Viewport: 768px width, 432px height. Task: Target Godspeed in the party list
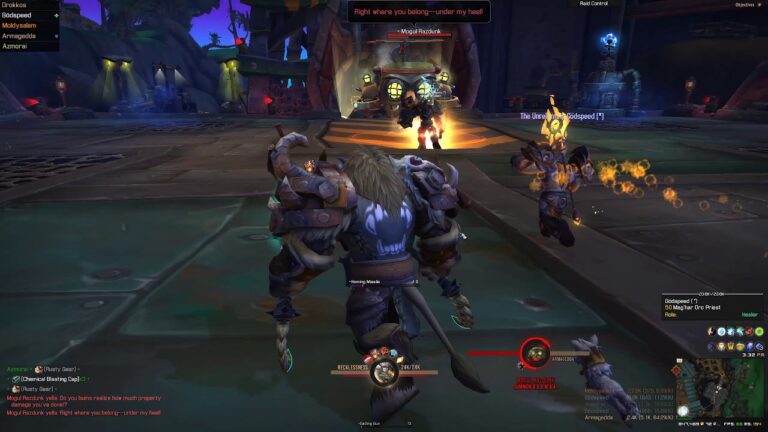pyautogui.click(x=19, y=15)
